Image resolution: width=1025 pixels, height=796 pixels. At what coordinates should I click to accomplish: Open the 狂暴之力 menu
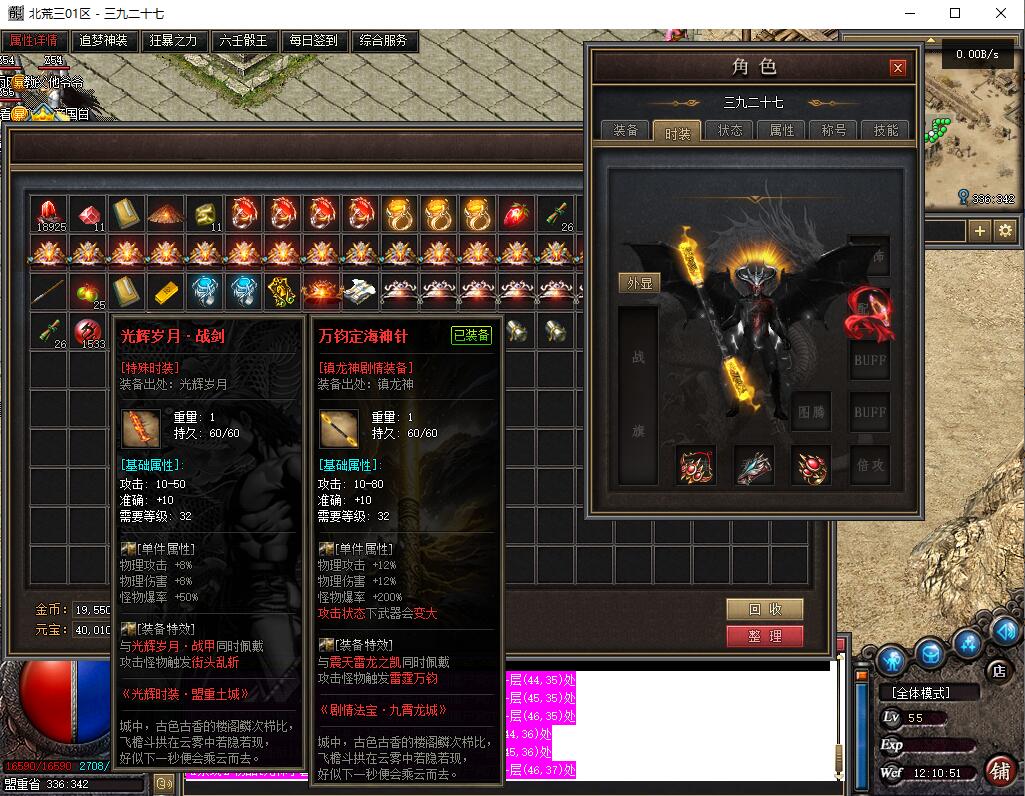[x=173, y=41]
